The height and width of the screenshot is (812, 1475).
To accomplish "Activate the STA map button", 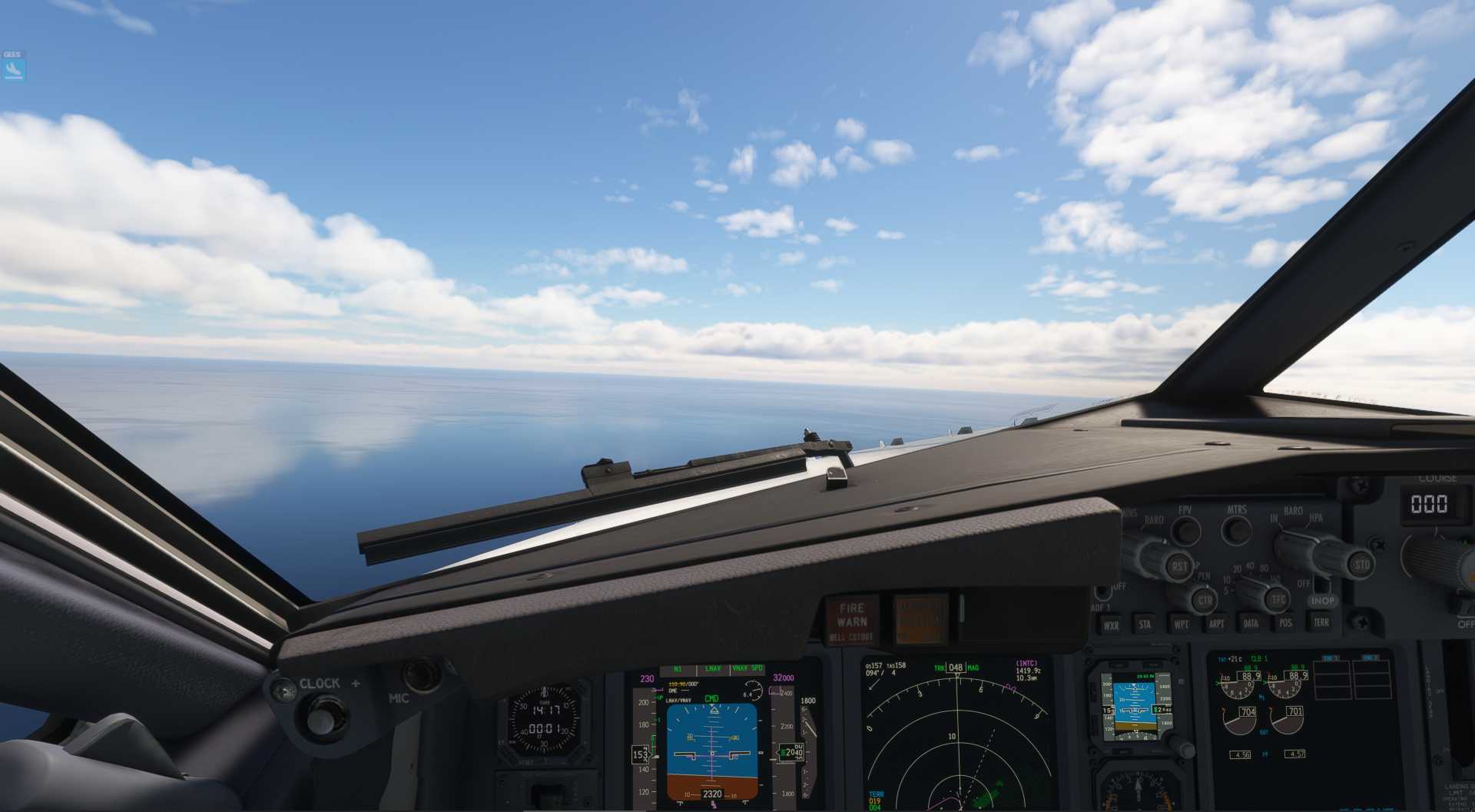I will click(1145, 625).
